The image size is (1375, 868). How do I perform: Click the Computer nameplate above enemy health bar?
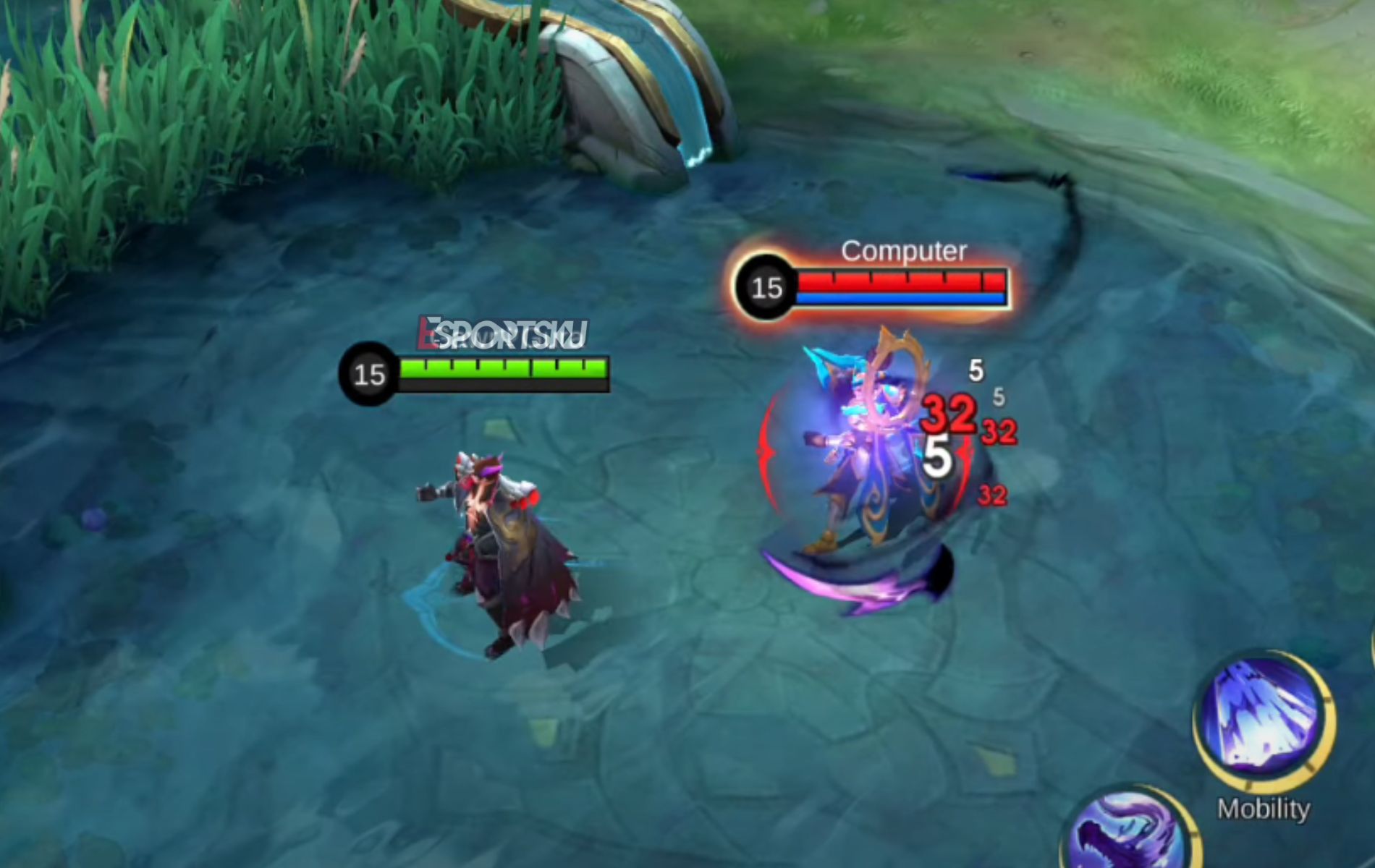[903, 252]
